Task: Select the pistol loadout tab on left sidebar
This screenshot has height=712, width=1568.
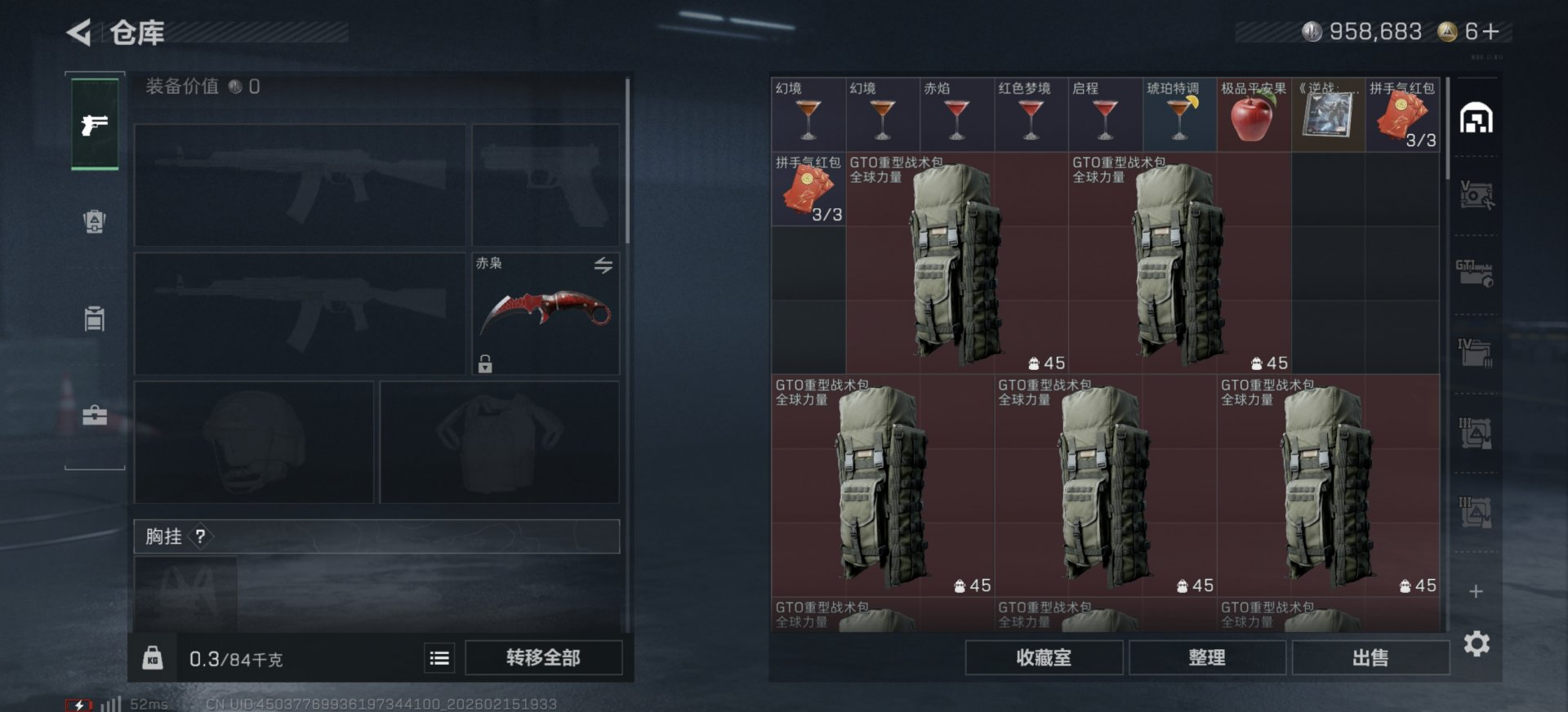Action: pos(94,127)
